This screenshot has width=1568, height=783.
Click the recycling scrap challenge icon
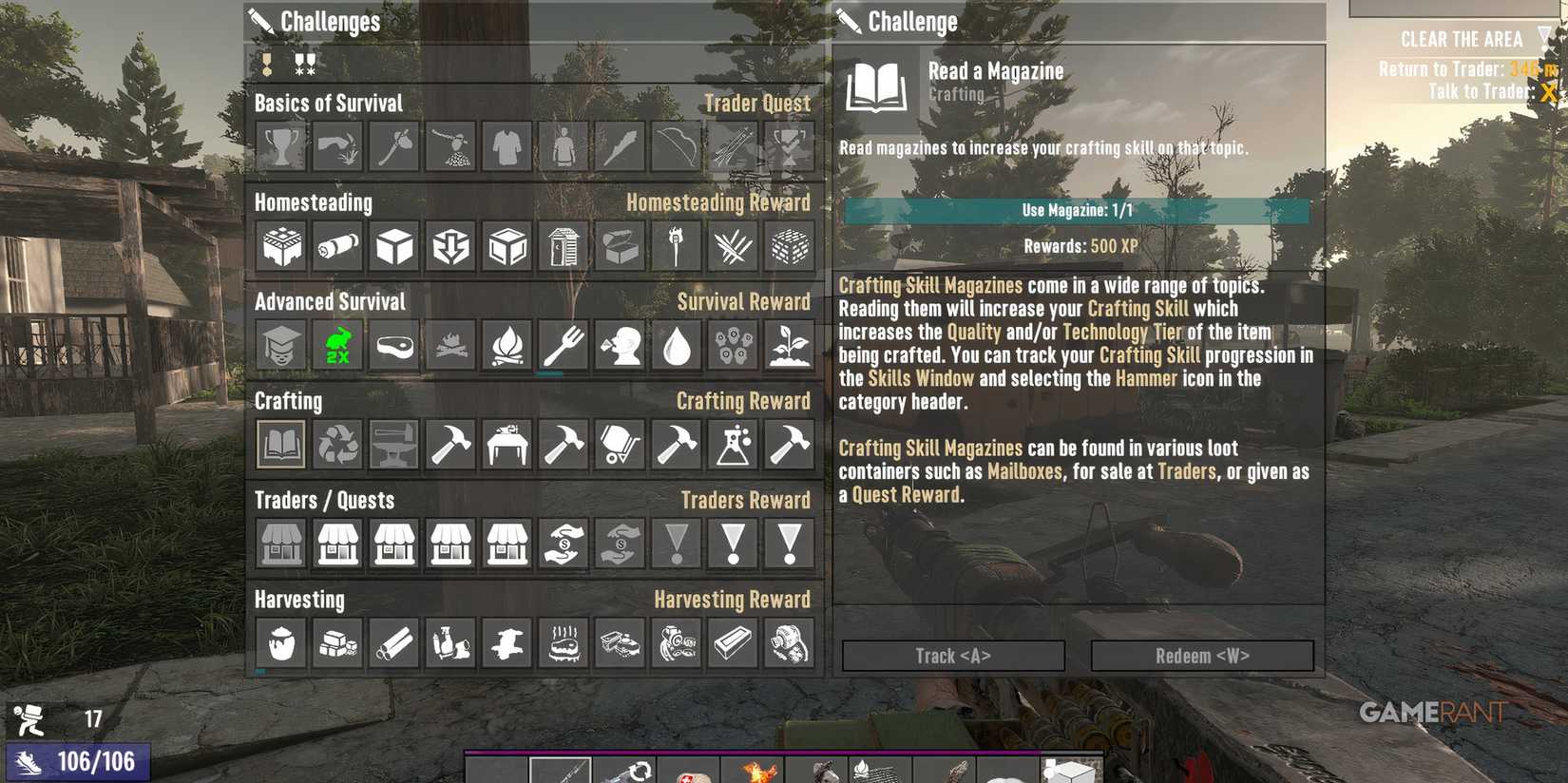tap(336, 444)
